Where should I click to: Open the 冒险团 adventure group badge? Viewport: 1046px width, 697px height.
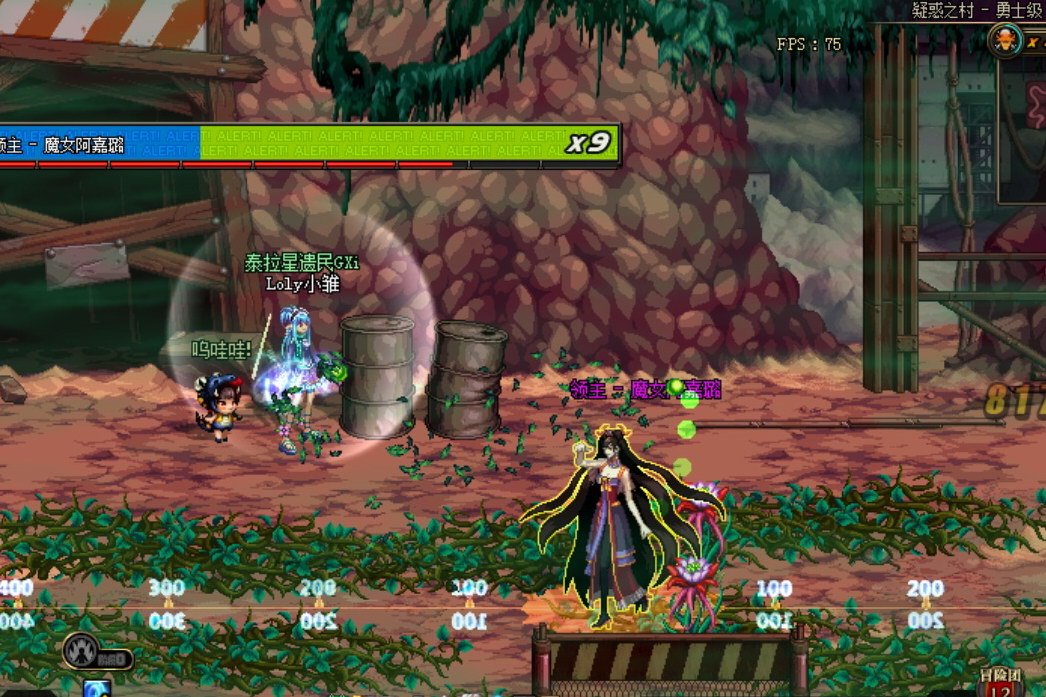999,682
